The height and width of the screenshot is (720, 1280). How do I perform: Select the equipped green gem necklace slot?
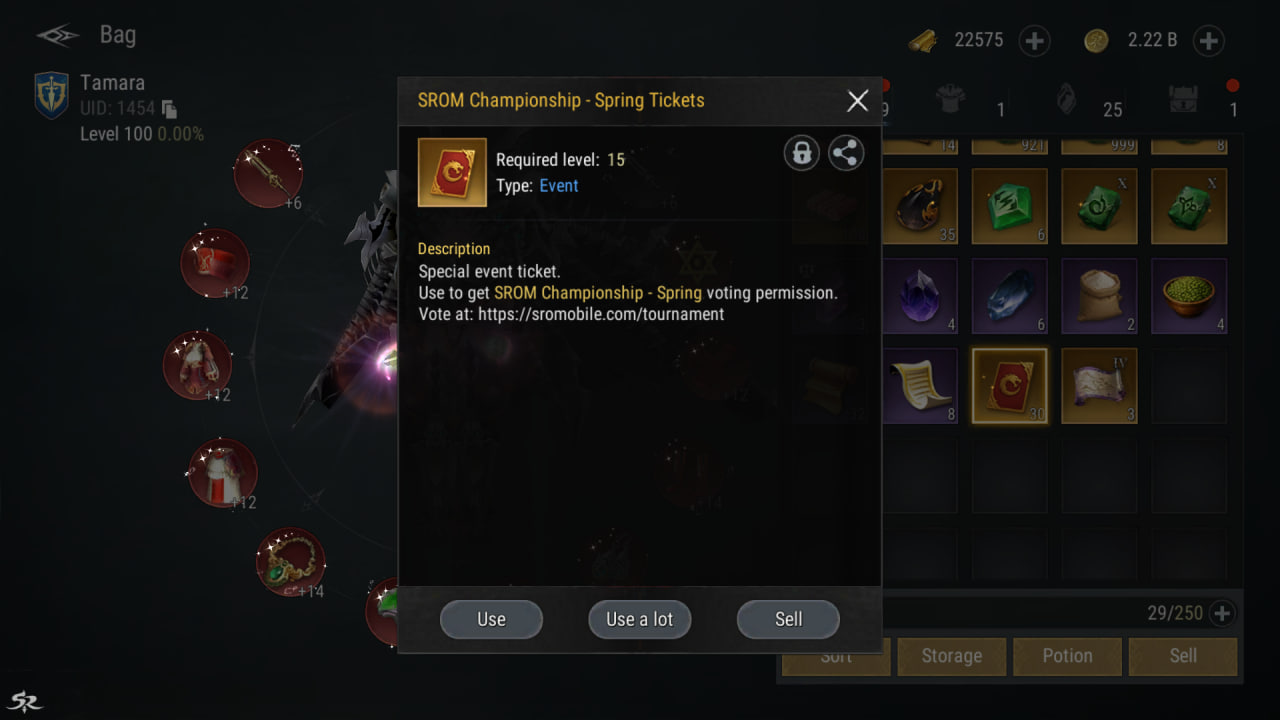pyautogui.click(x=290, y=562)
